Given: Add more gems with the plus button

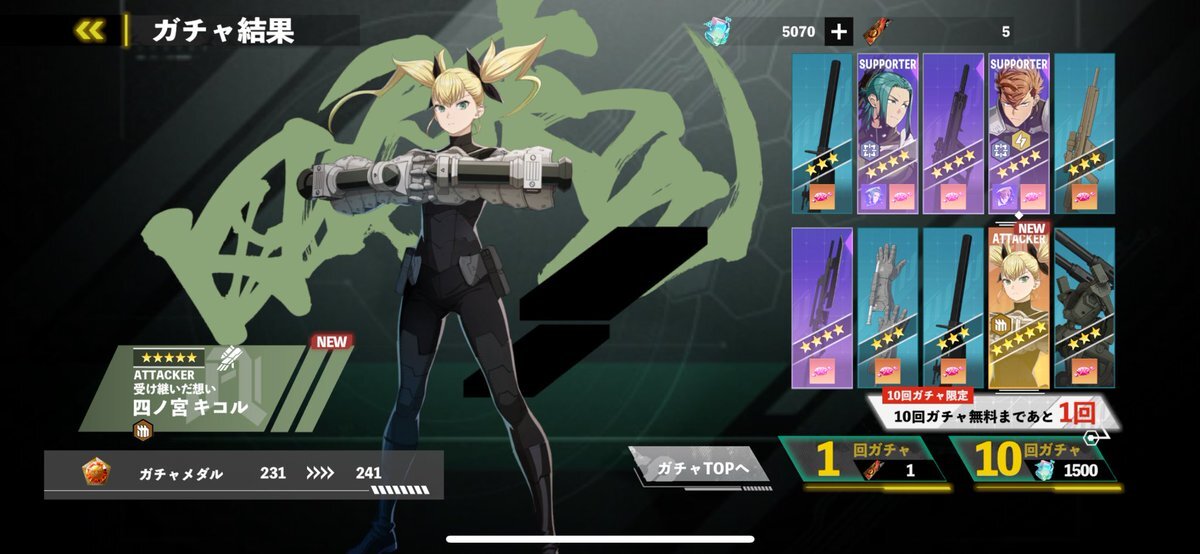Looking at the screenshot, I should (838, 32).
